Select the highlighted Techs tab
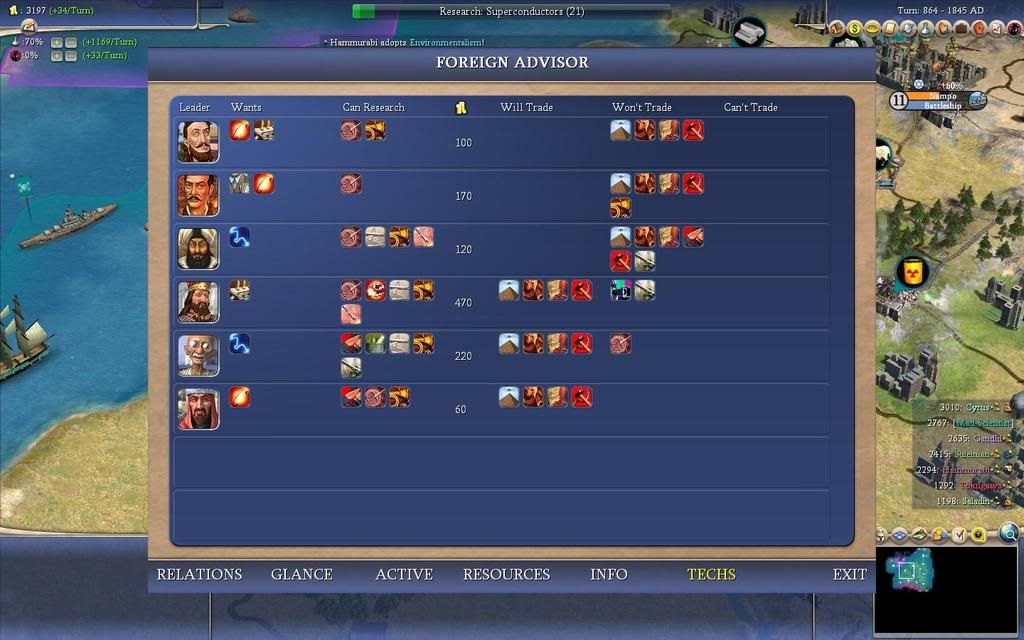Screen dimensions: 1024x640 pos(711,574)
